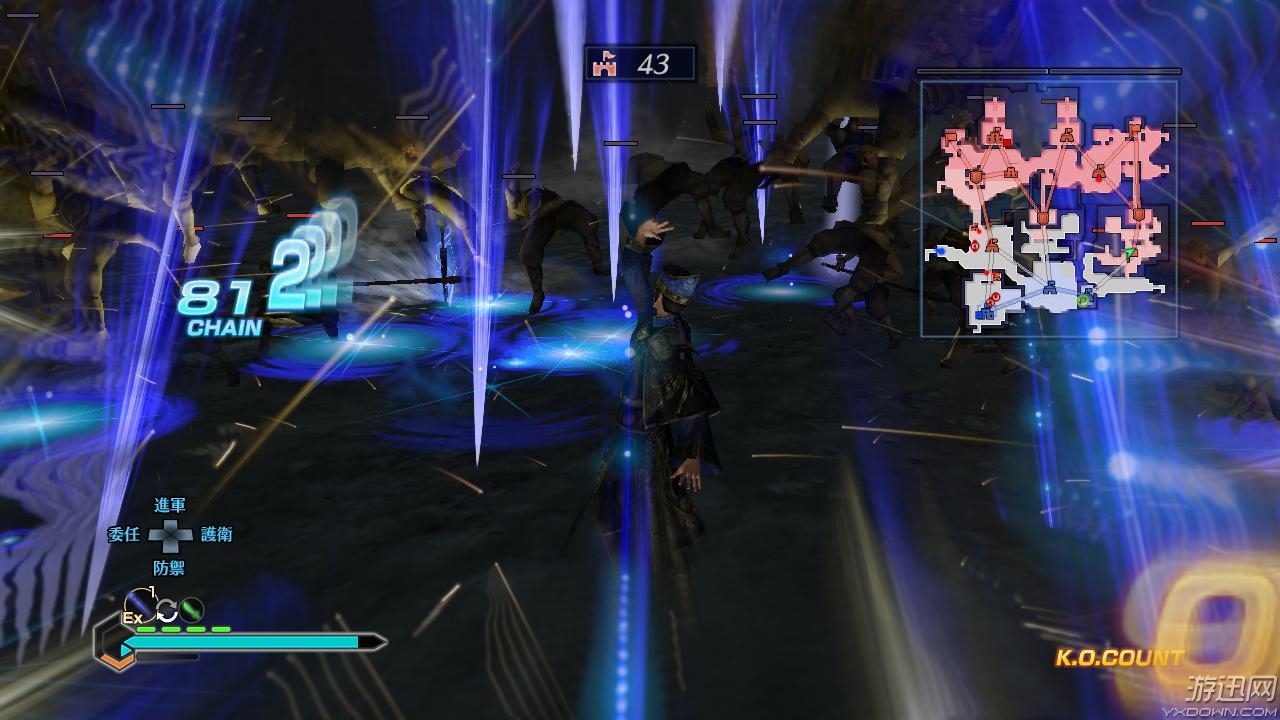Select the 進軍 advance command
The height and width of the screenshot is (720, 1280).
coord(169,506)
